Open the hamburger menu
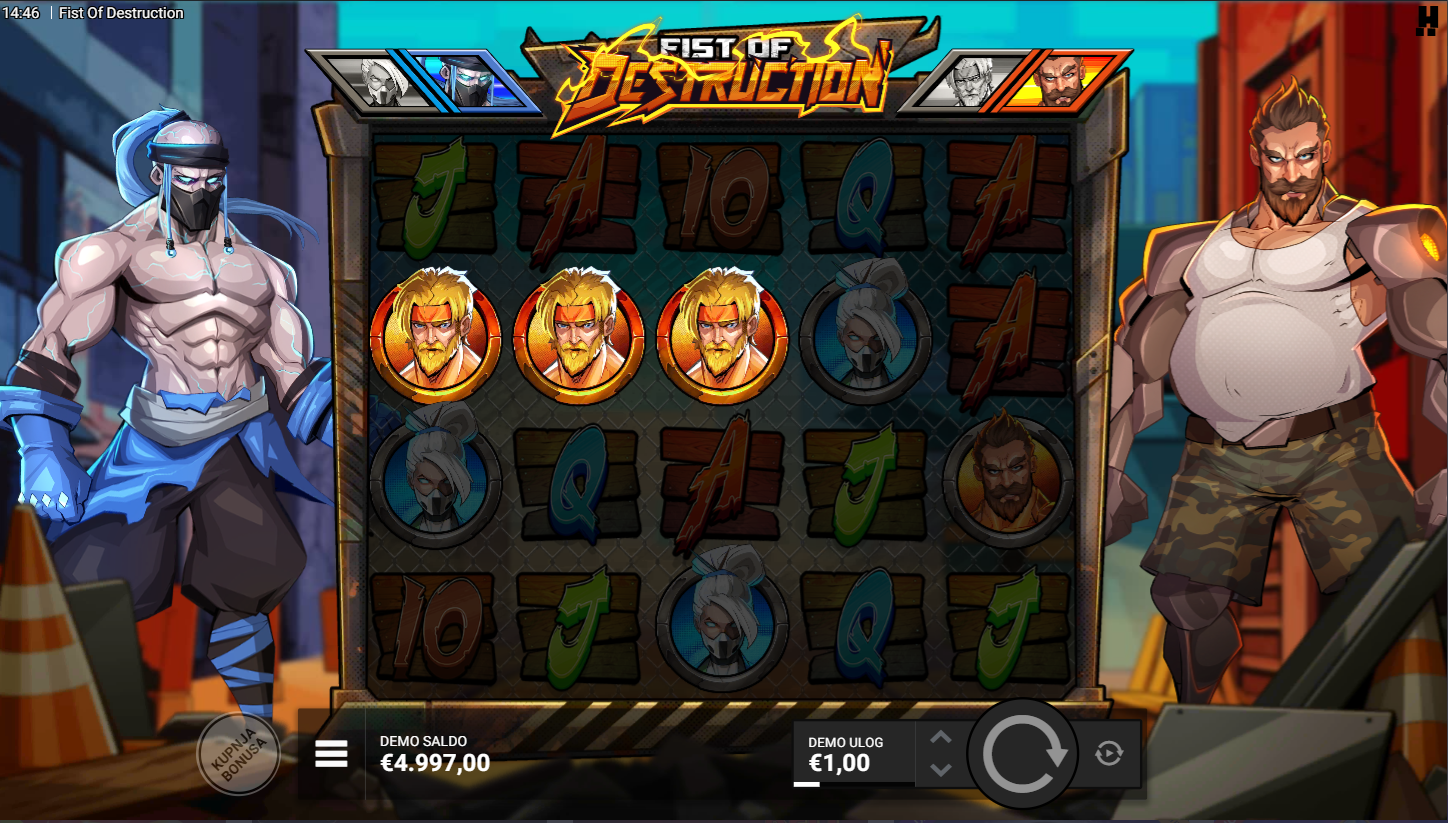The image size is (1448, 823). pyautogui.click(x=331, y=754)
